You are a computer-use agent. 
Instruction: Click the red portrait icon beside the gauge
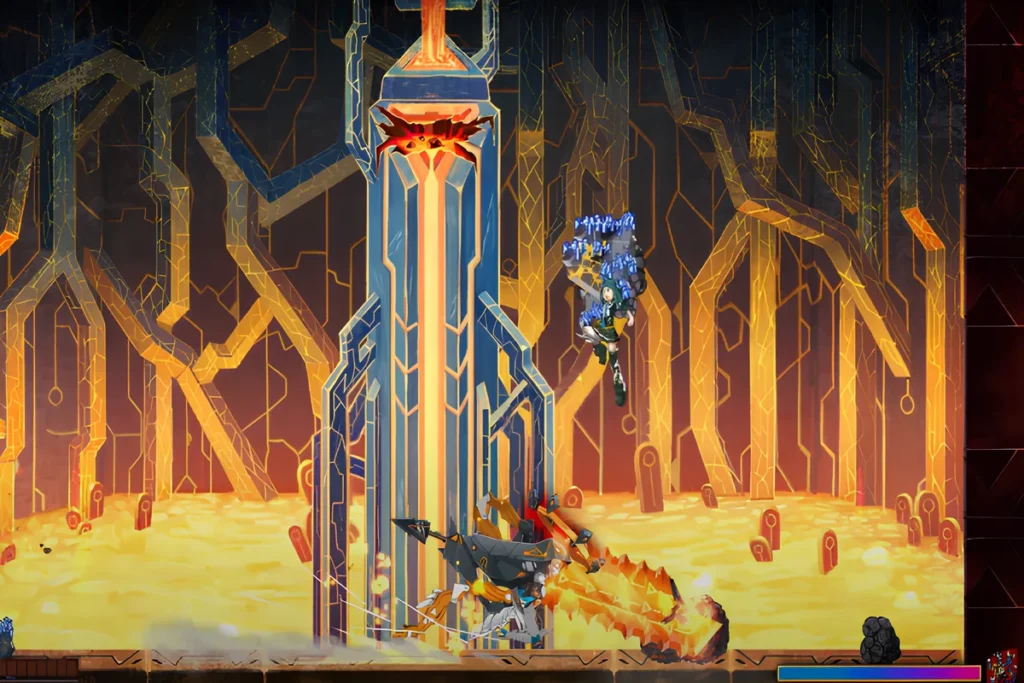pos(1002,666)
